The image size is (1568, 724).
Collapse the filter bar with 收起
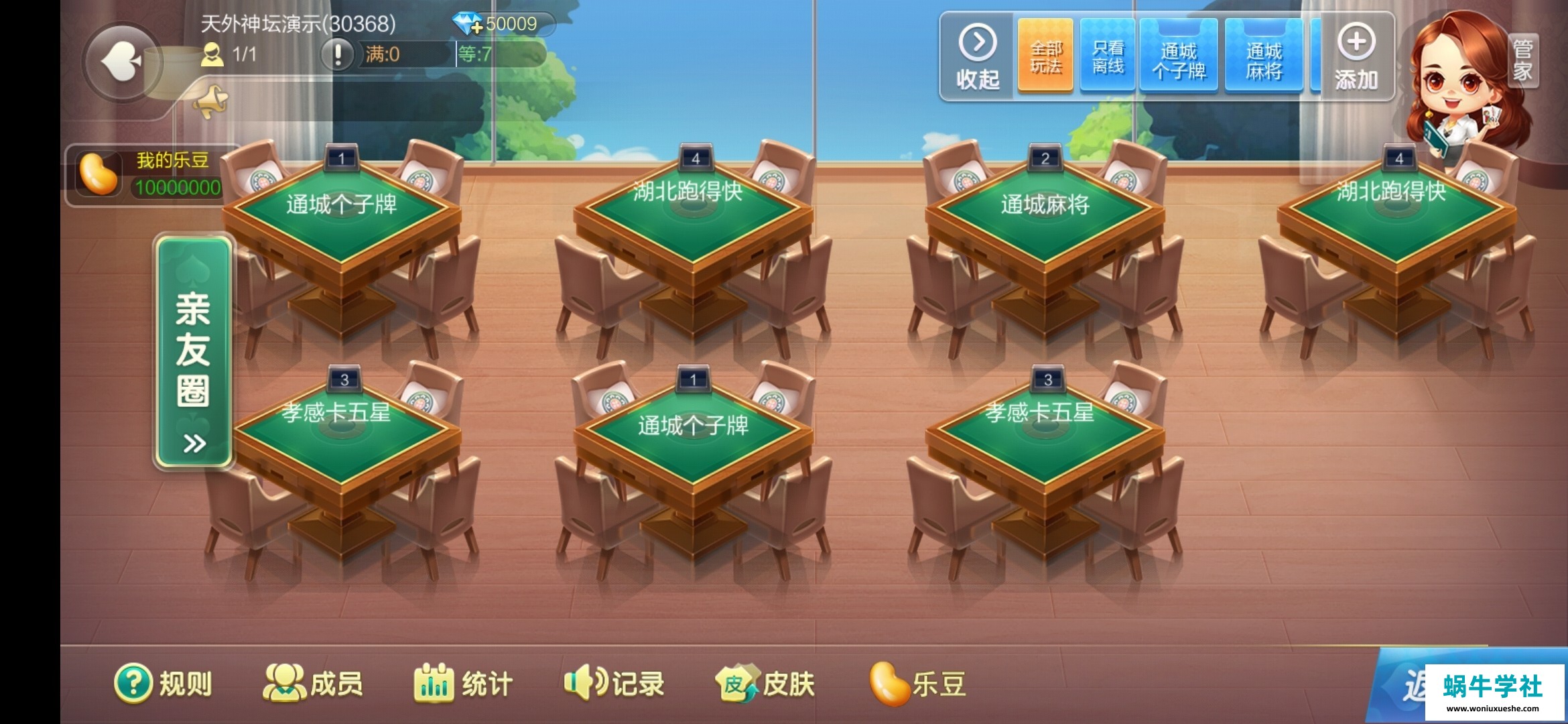pyautogui.click(x=978, y=58)
